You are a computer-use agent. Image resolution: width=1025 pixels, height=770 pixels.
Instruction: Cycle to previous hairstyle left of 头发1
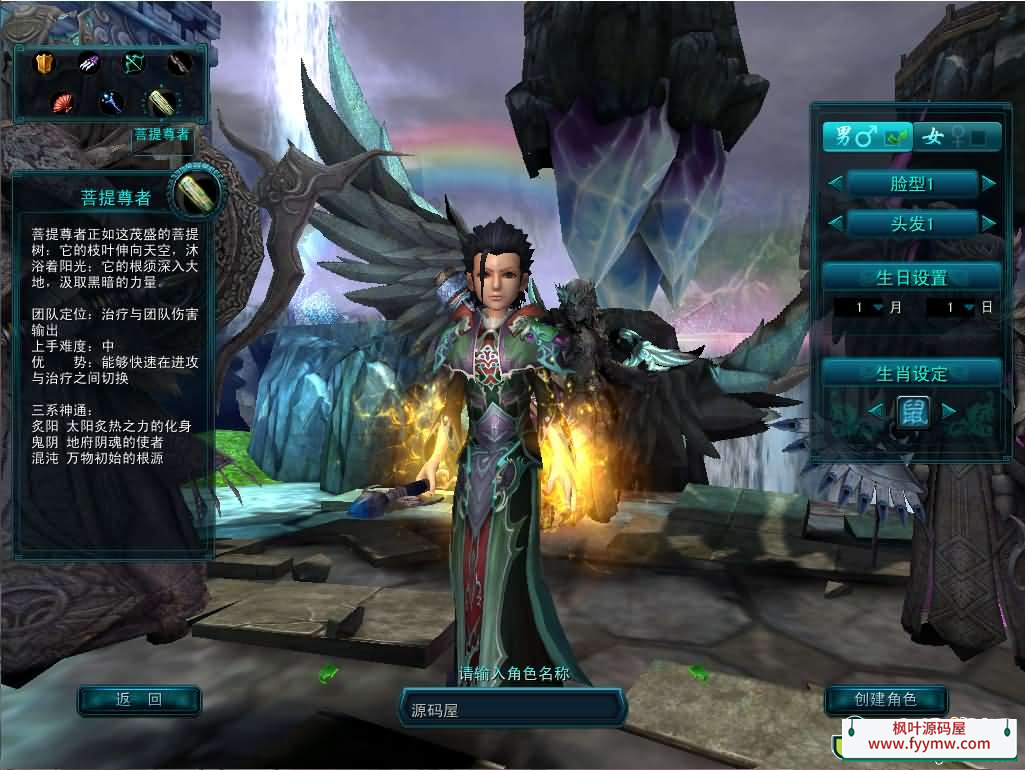pos(835,223)
